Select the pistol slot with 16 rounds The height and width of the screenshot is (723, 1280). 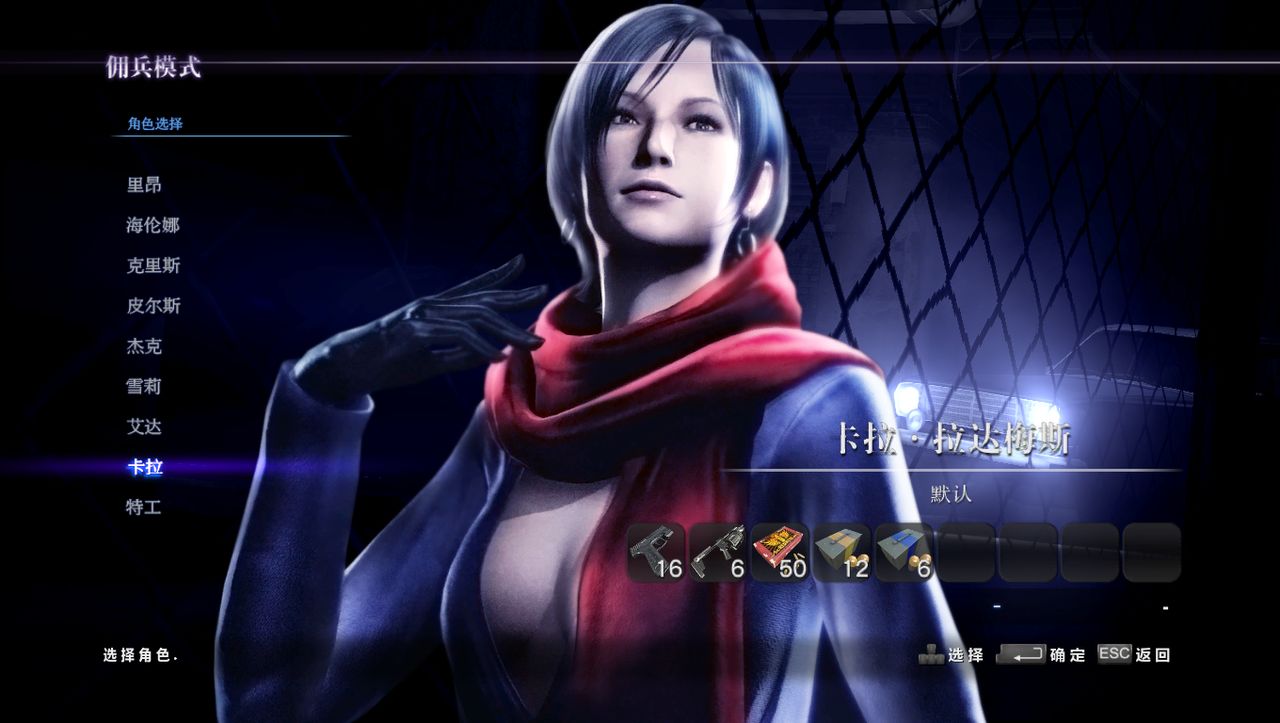(656, 552)
